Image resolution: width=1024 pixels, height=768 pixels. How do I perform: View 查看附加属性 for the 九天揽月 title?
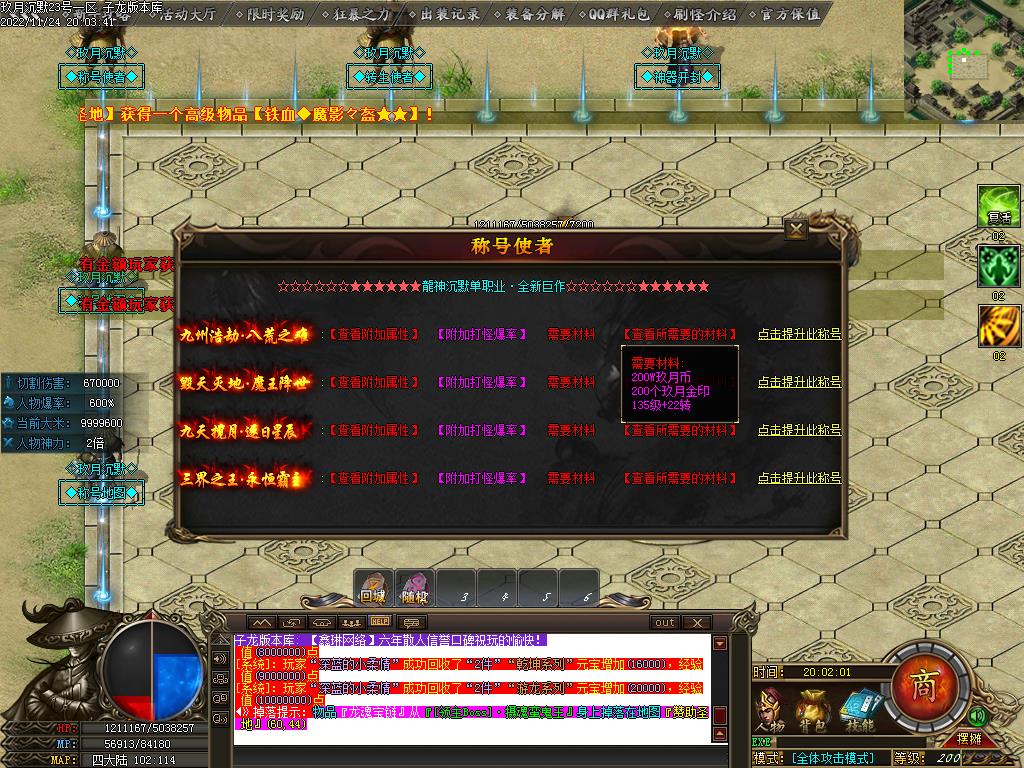[x=373, y=431]
